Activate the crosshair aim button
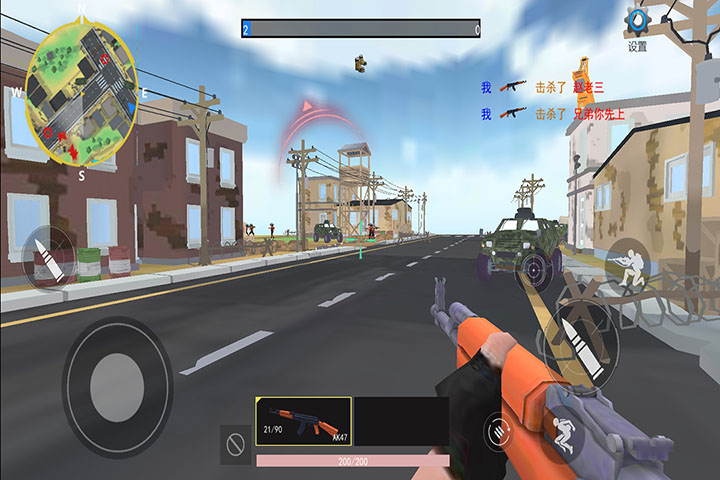The height and width of the screenshot is (480, 720). pyautogui.click(x=537, y=269)
